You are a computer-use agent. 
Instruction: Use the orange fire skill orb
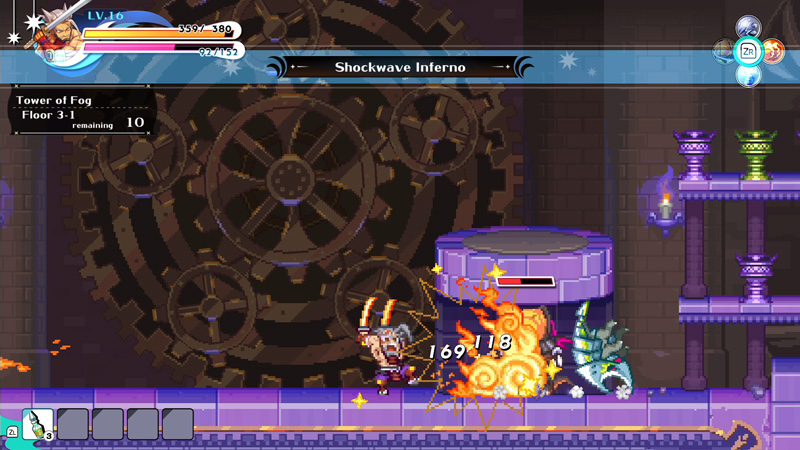click(x=772, y=51)
